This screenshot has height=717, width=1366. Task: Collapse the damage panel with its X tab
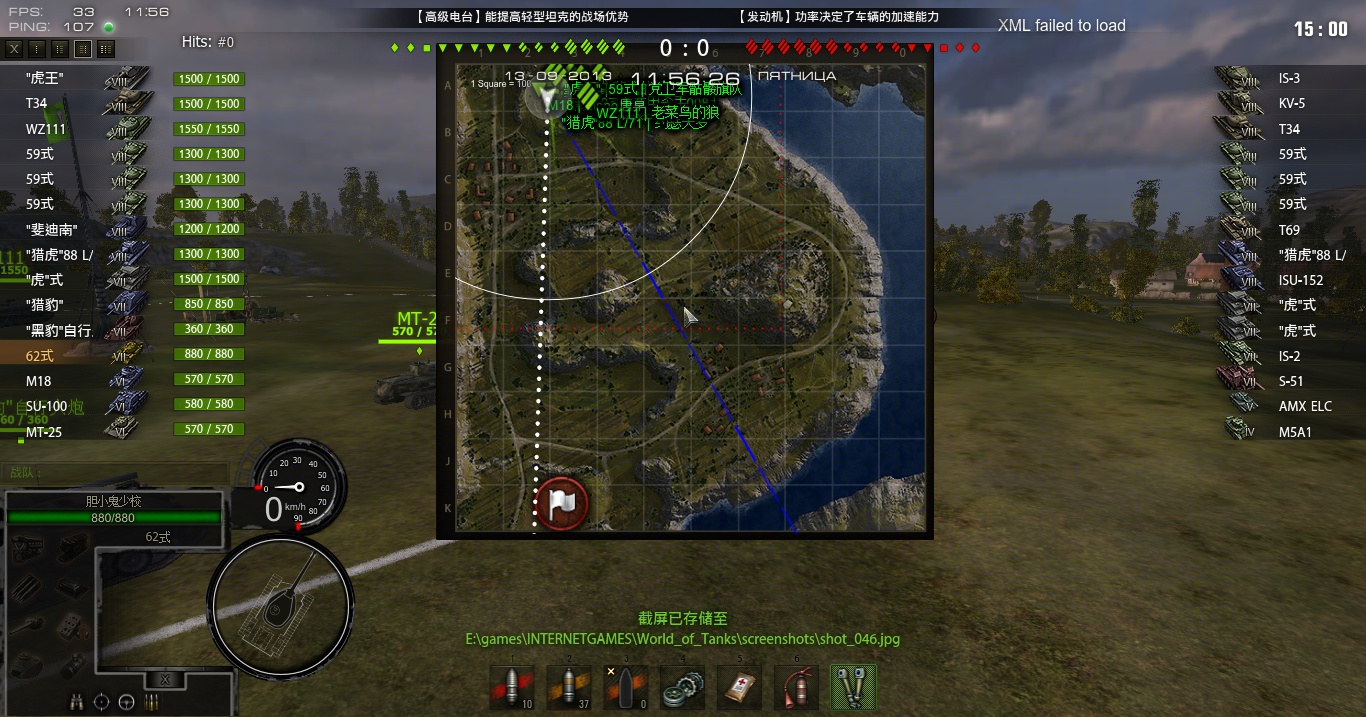click(165, 680)
